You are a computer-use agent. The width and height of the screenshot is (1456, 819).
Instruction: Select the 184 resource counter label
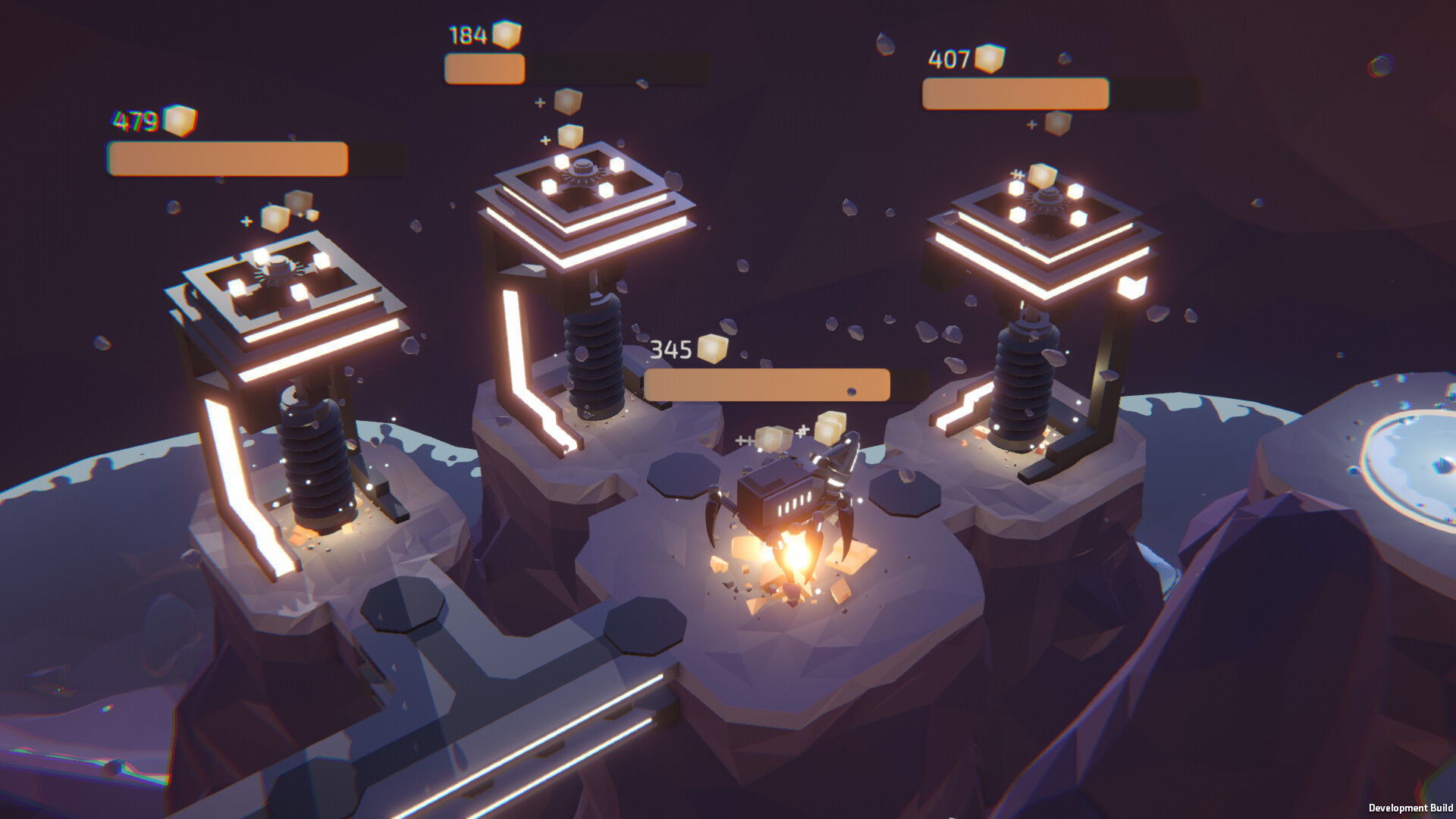point(468,33)
